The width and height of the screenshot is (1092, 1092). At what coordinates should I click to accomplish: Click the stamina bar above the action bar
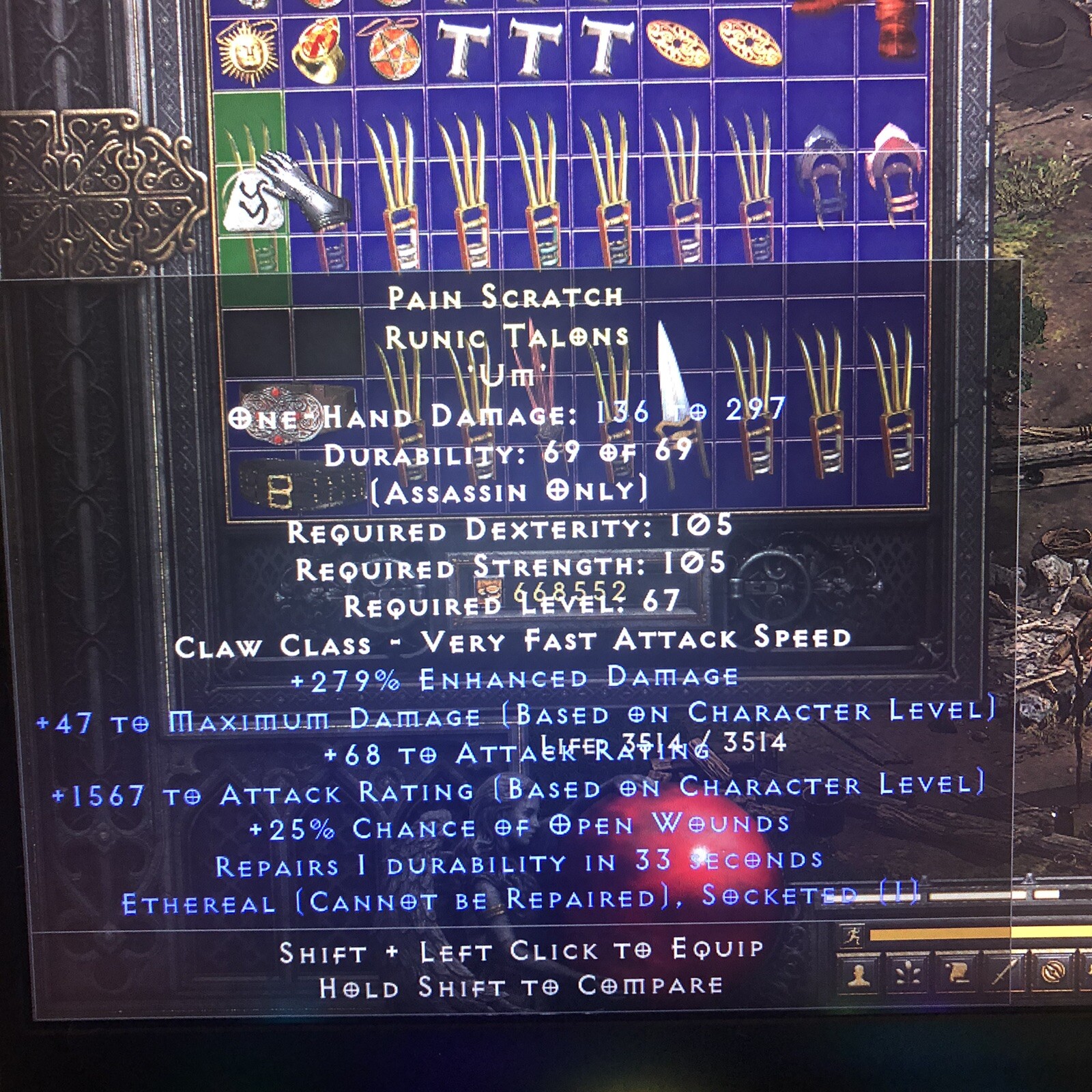tap(955, 934)
